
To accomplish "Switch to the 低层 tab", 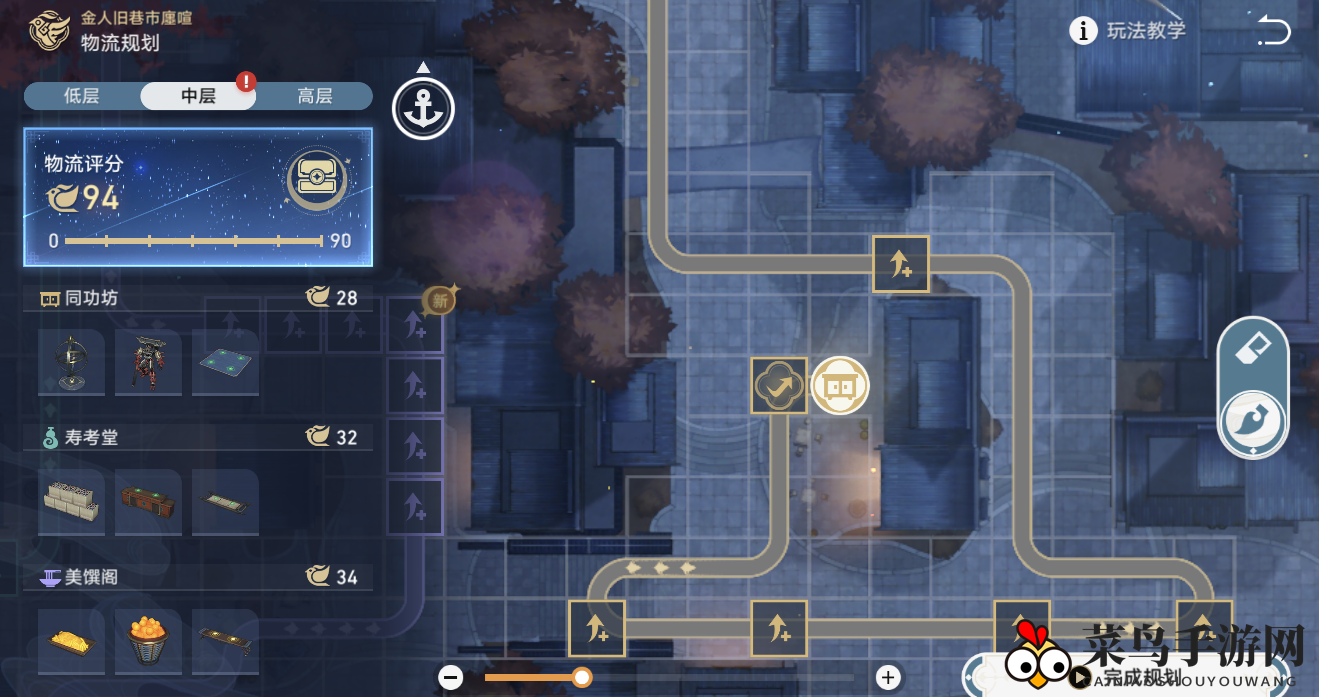I will (x=82, y=96).
